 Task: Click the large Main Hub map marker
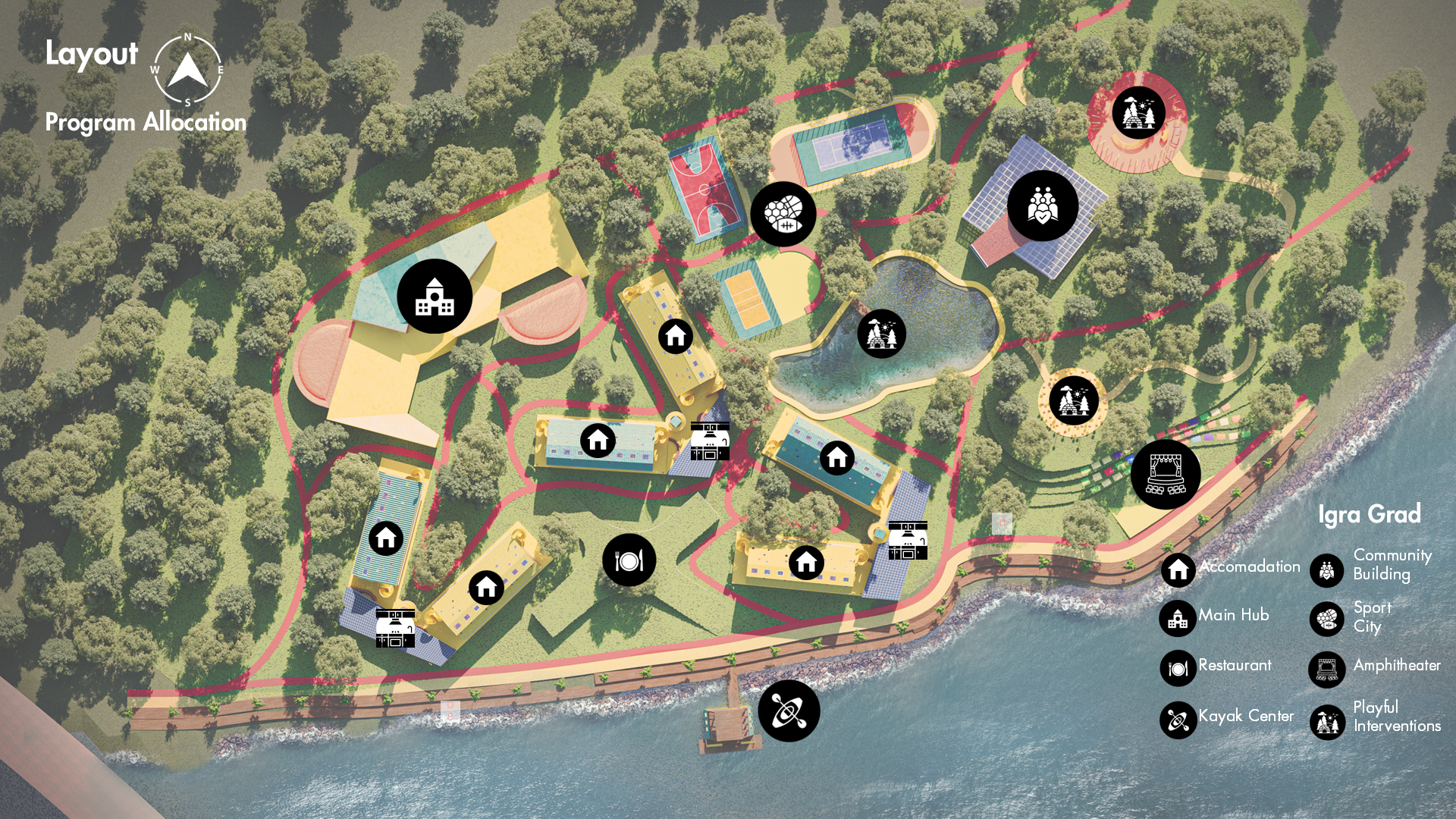click(435, 297)
